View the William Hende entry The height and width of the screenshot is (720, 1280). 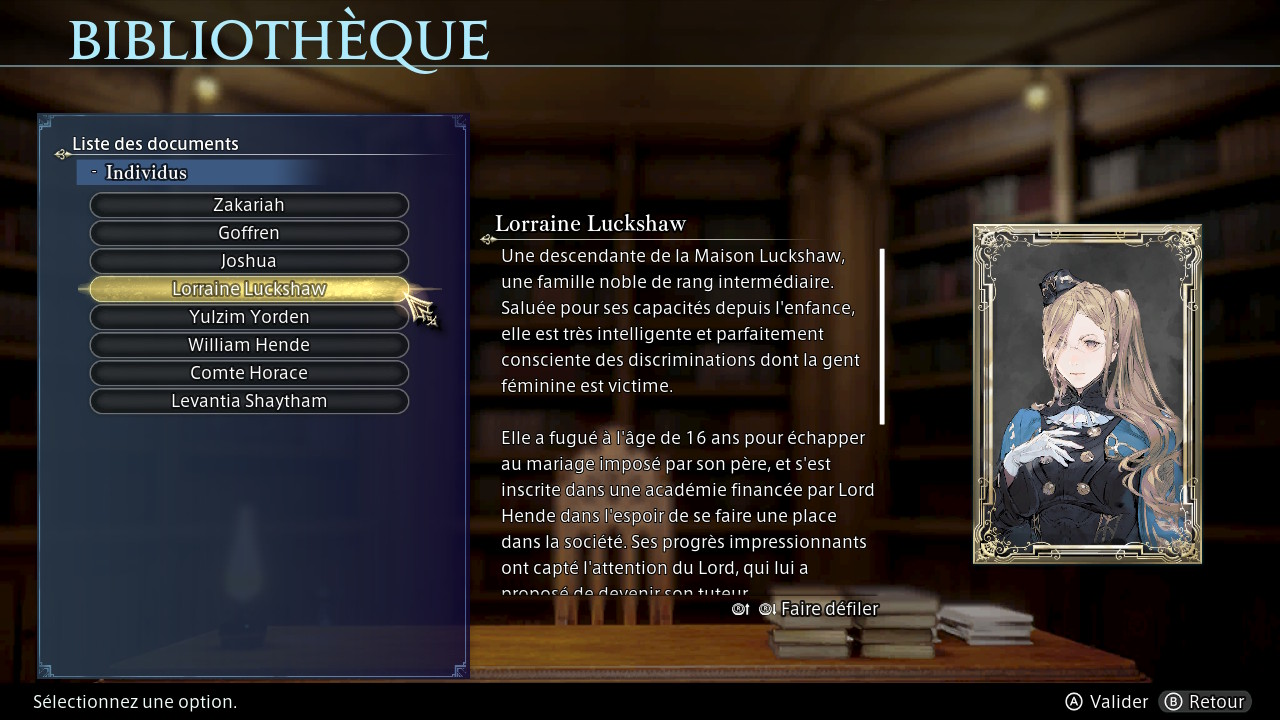[x=249, y=345]
